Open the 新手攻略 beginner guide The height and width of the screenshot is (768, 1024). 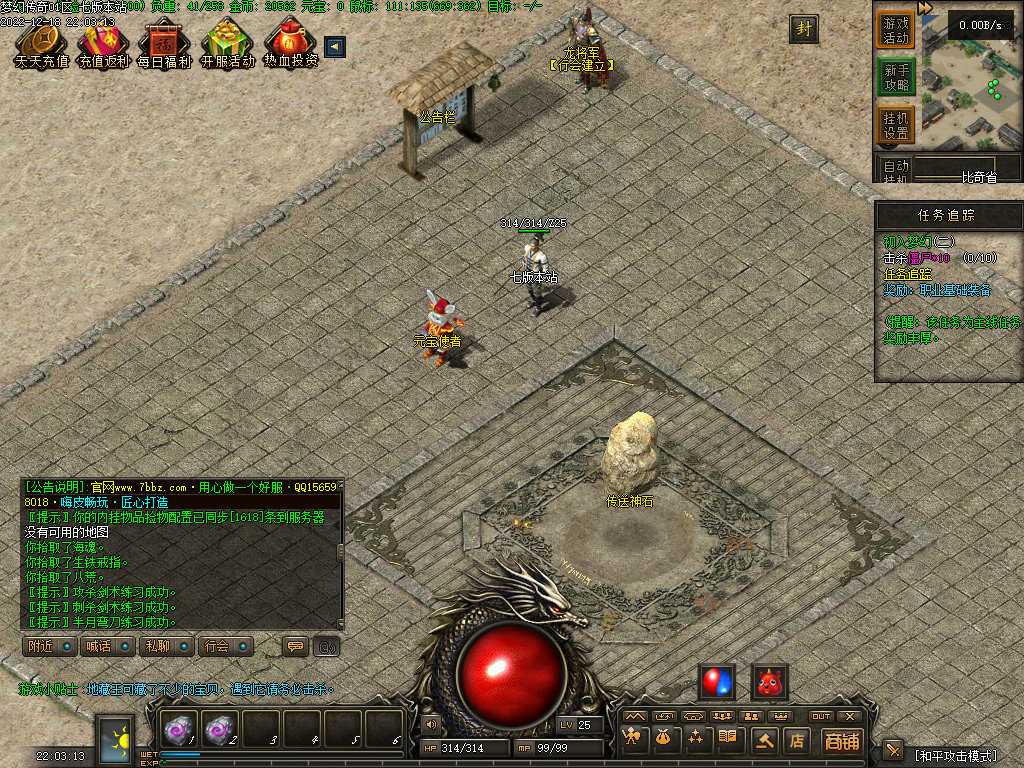coord(896,77)
